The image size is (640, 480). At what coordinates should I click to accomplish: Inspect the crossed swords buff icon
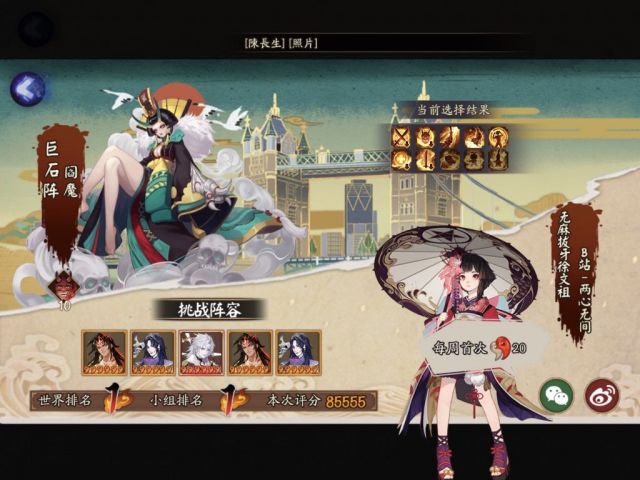[x=402, y=137]
